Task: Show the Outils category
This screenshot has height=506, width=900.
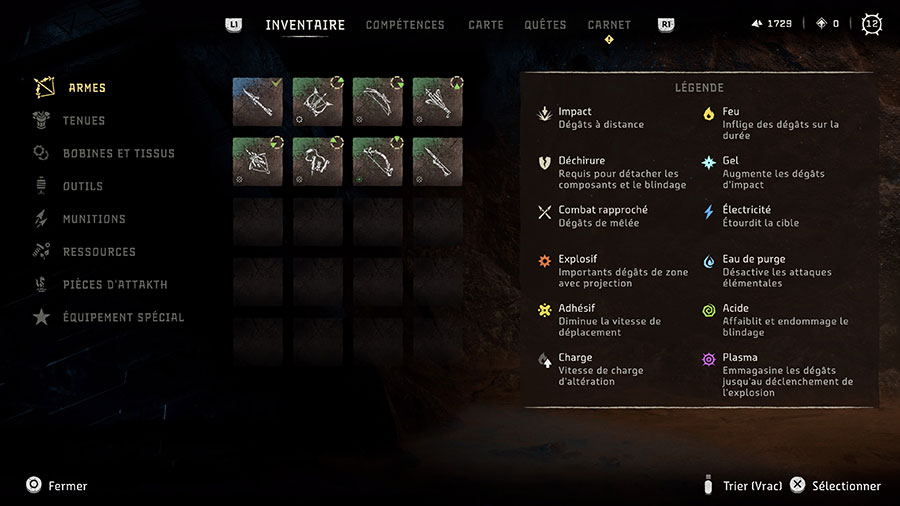Action: (x=83, y=187)
